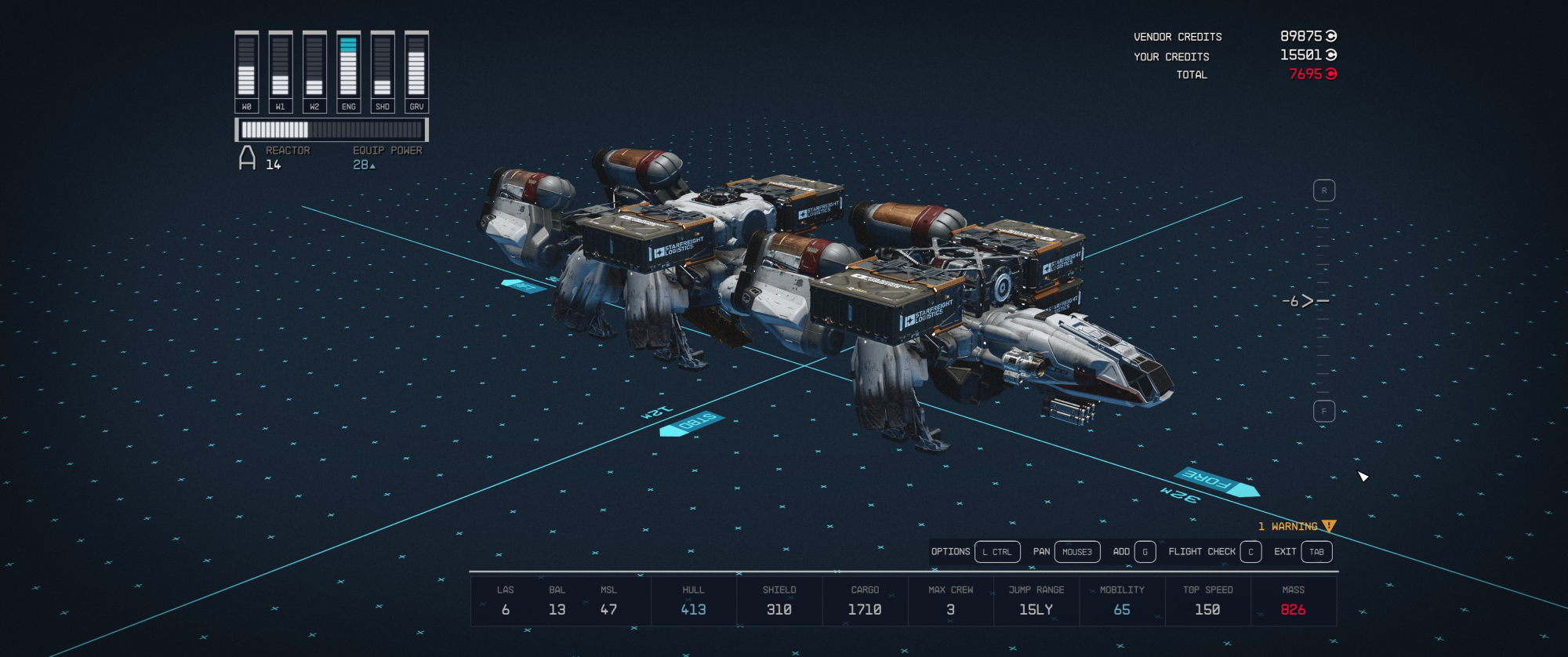The image size is (1568, 657).
Task: Lower the floor level with the F button
Action: [1323, 411]
